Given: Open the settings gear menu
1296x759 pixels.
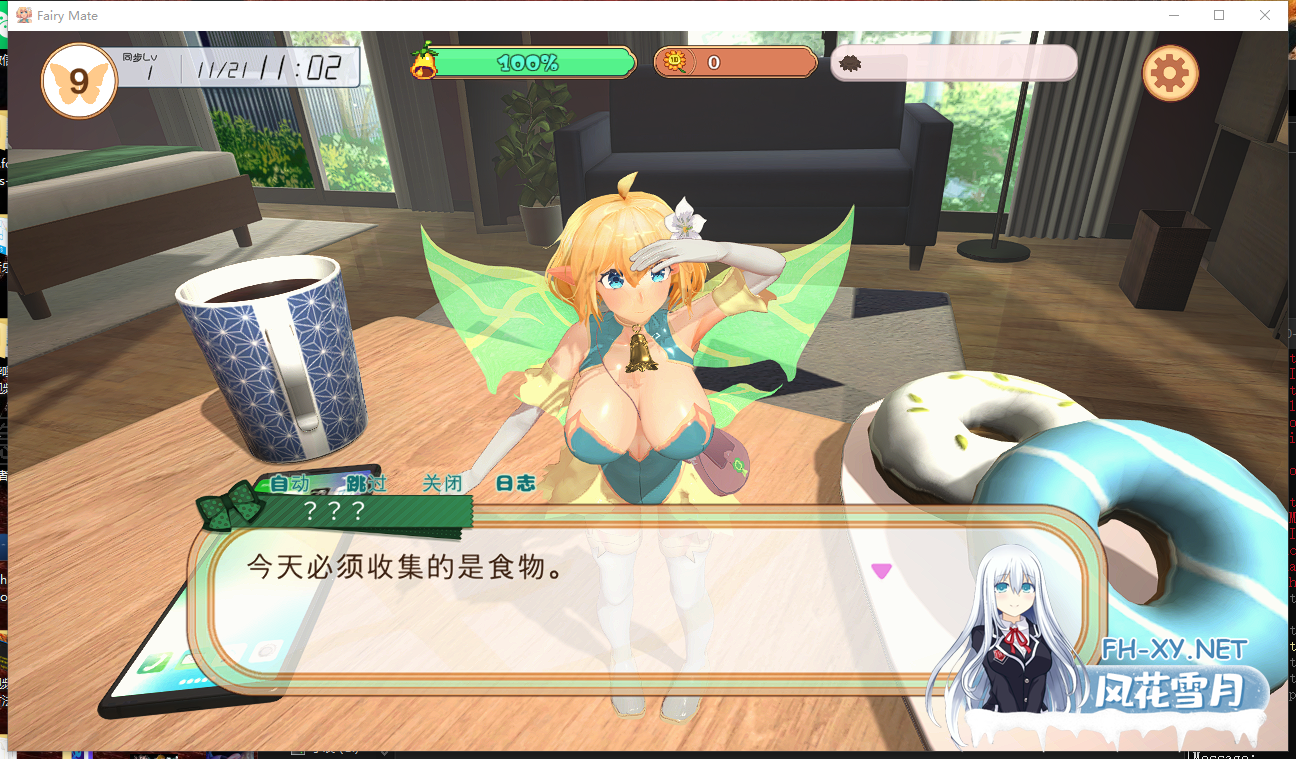Looking at the screenshot, I should (1169, 72).
